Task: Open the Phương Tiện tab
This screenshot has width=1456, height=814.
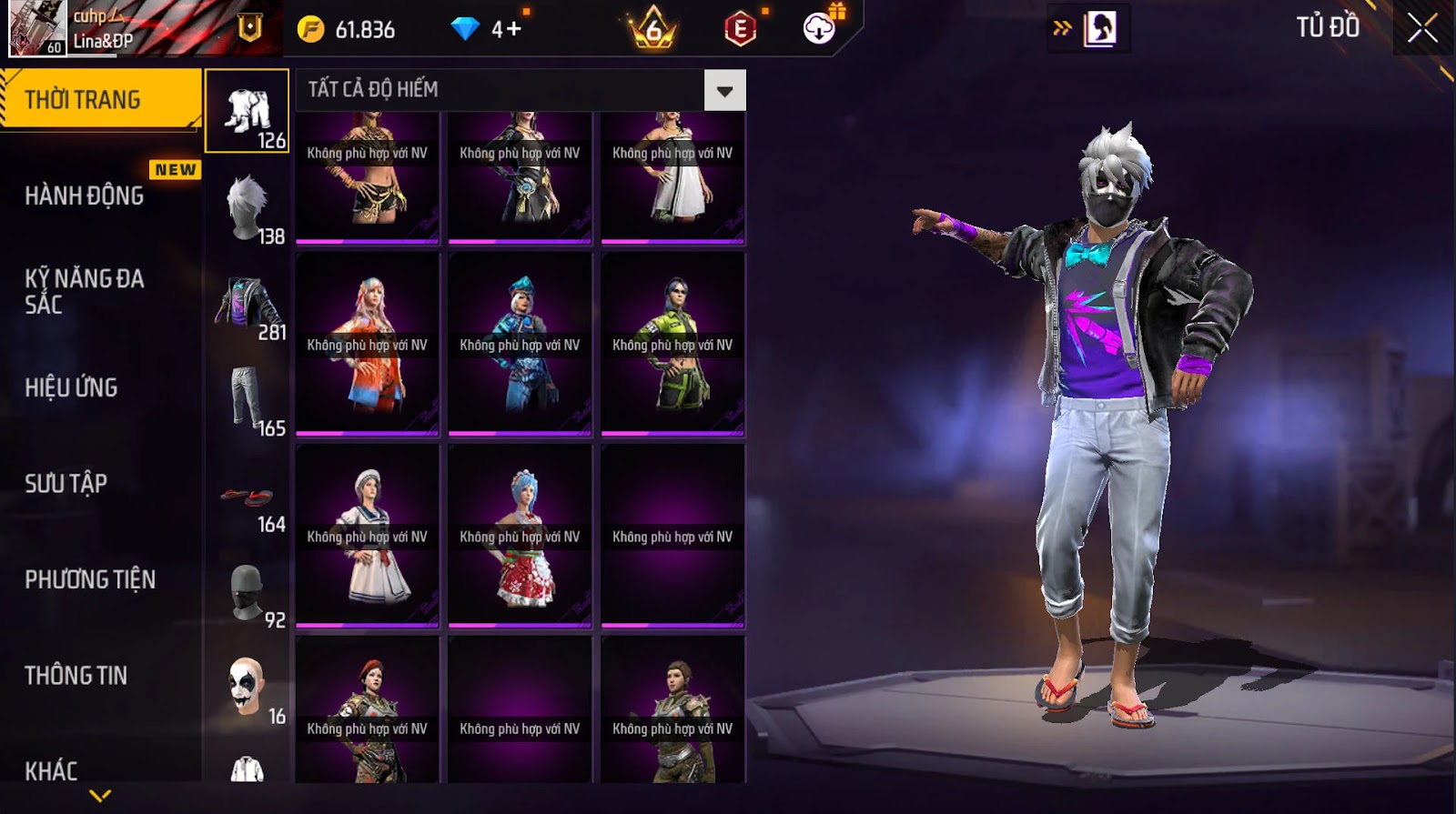Action: coord(90,579)
